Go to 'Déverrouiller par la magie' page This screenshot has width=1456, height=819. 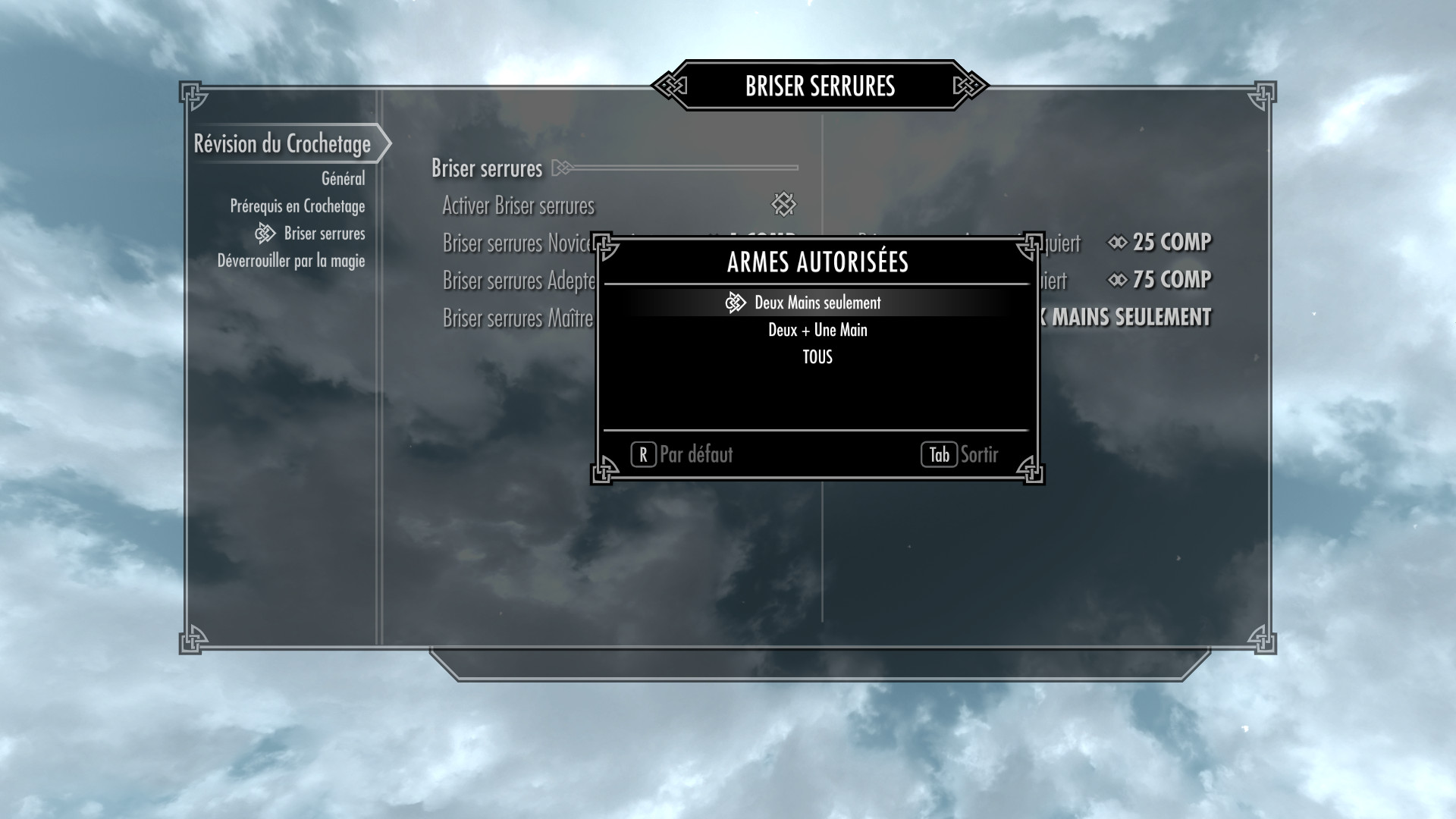point(291,261)
